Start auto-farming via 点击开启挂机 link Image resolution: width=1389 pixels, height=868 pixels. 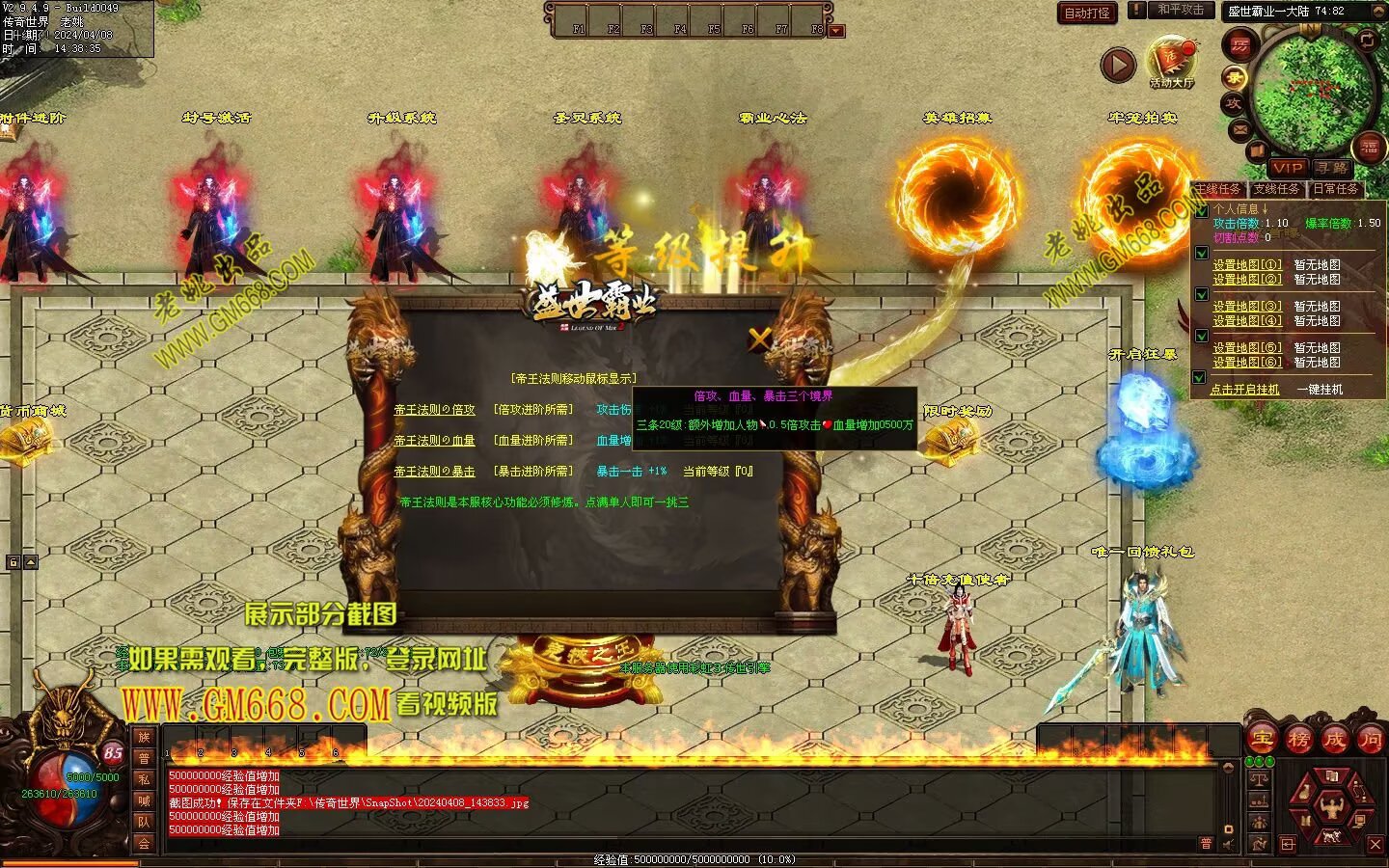pyautogui.click(x=1245, y=390)
